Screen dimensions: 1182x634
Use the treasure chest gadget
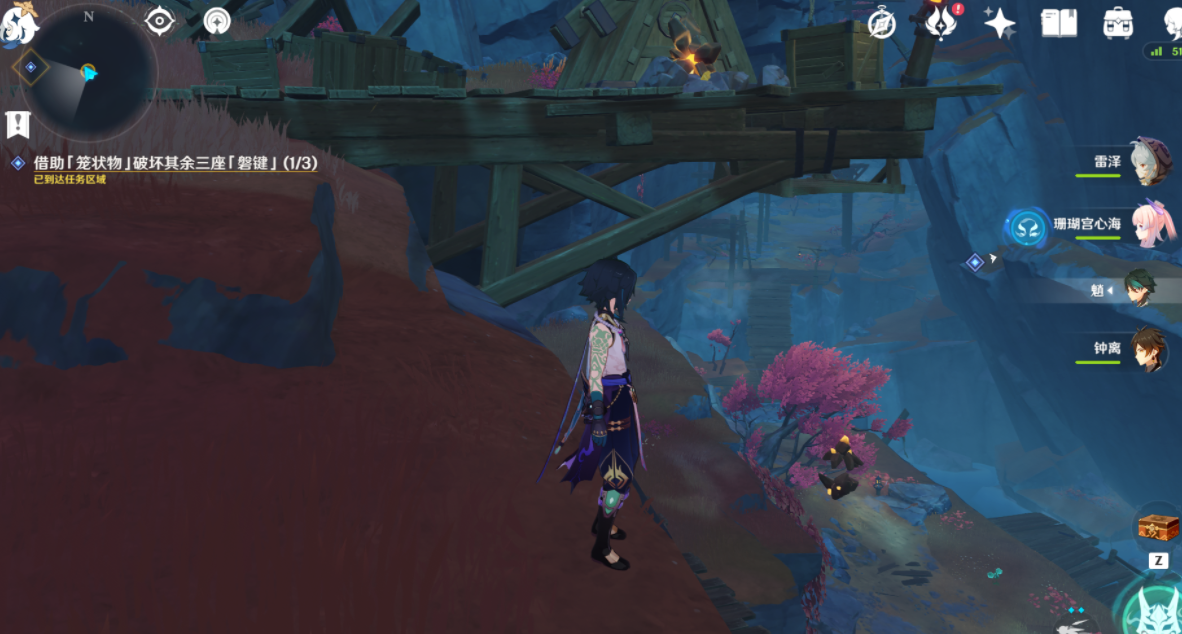click(1158, 526)
